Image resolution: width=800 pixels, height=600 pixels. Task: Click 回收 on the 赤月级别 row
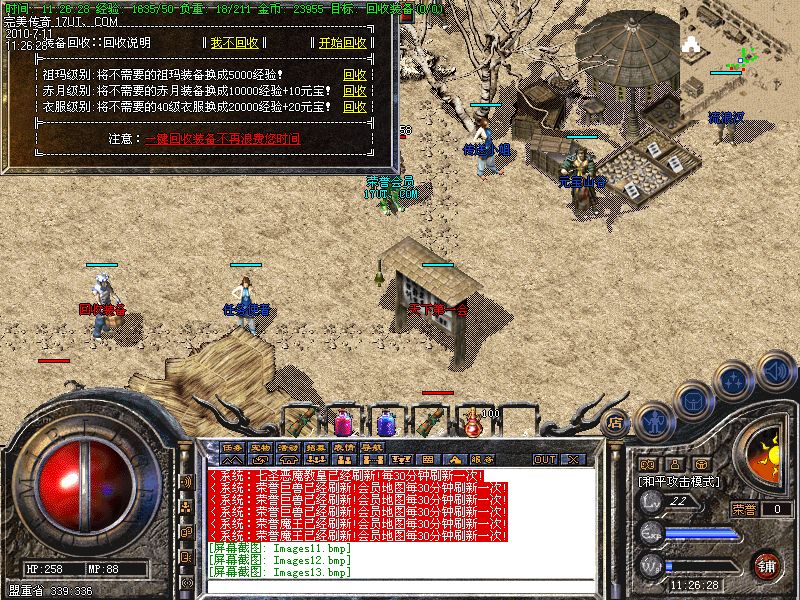[354, 91]
